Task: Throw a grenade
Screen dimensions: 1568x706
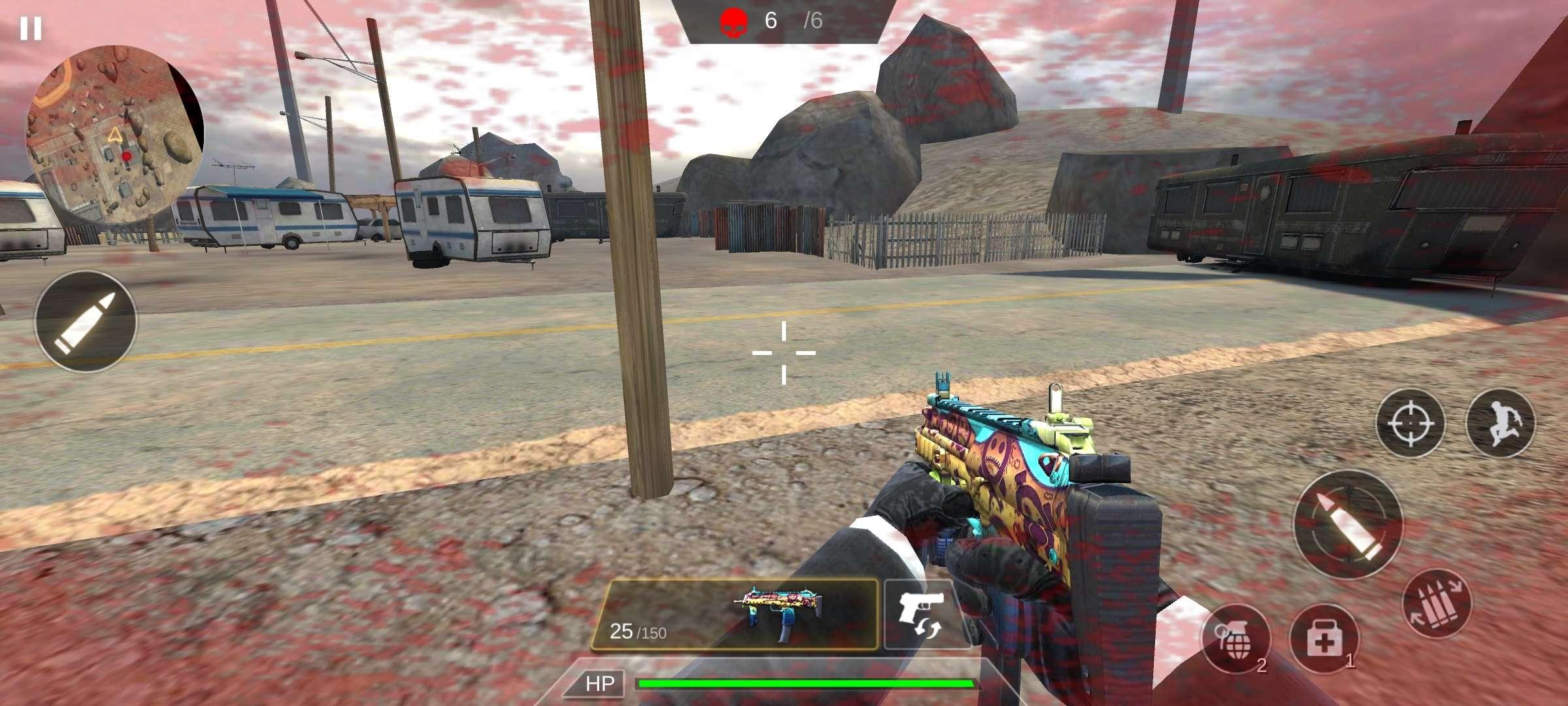Action: coord(1235,639)
